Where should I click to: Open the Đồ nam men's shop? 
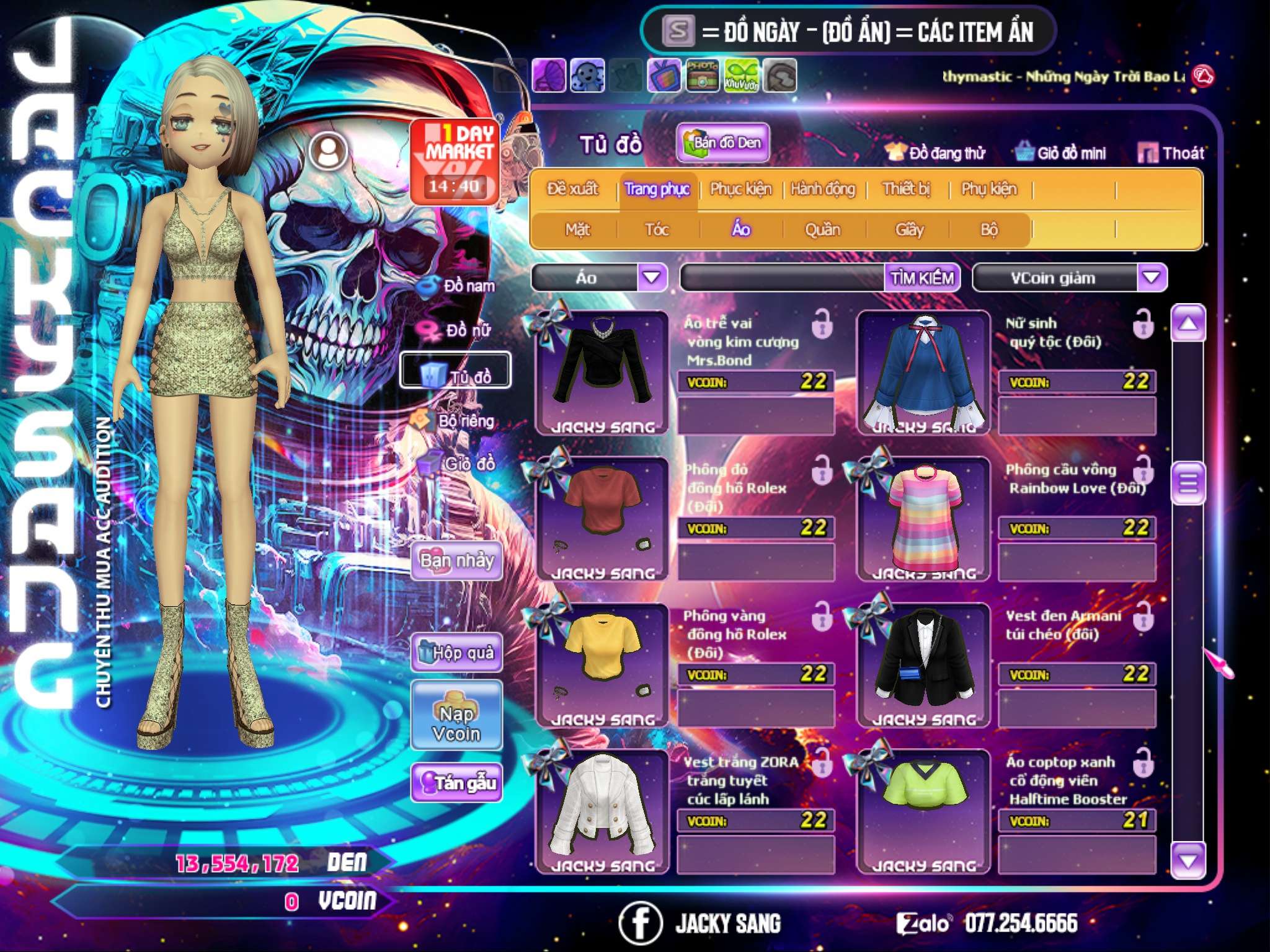[x=459, y=286]
